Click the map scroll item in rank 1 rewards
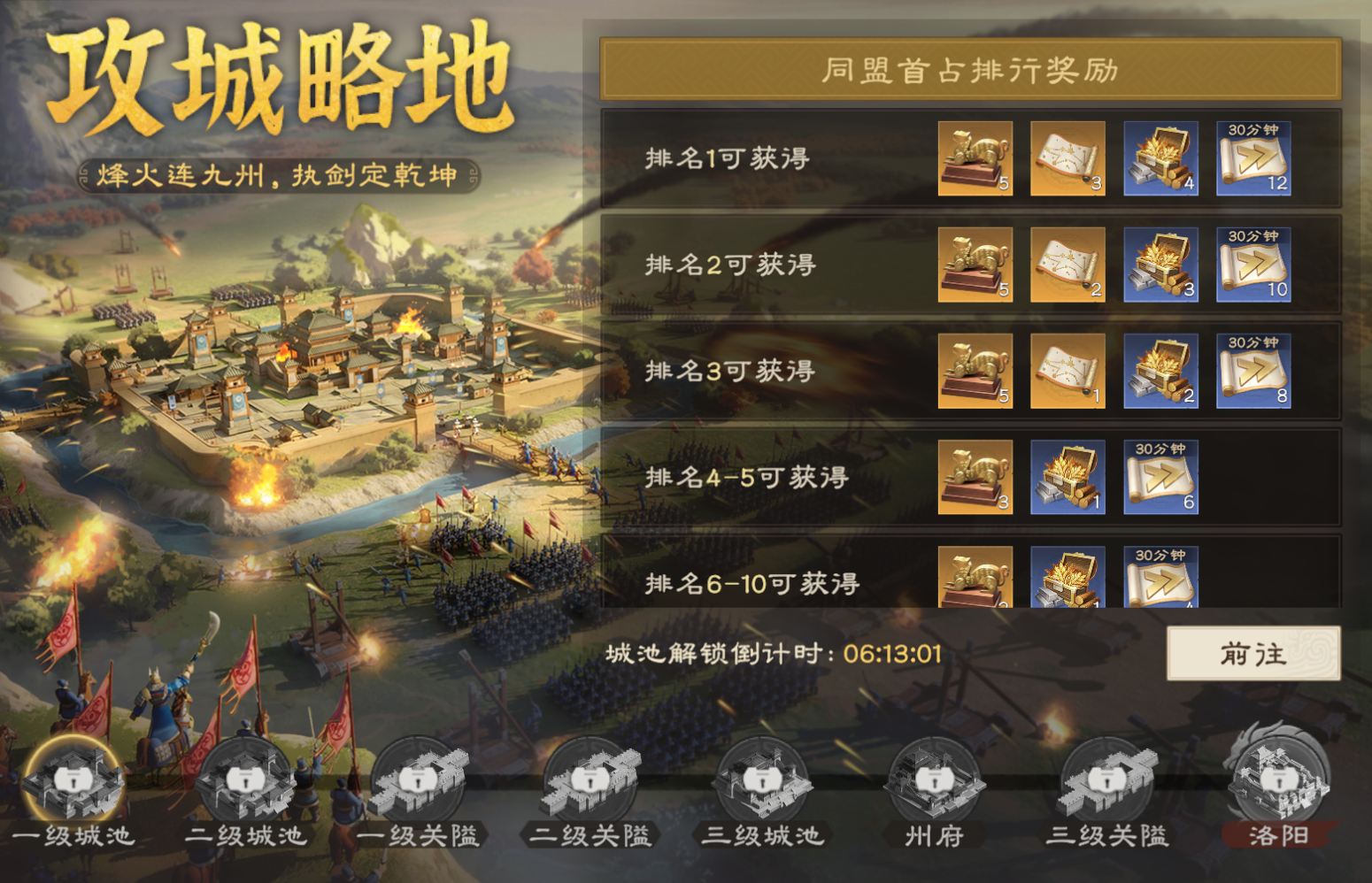This screenshot has width=1372, height=883. point(1068,160)
